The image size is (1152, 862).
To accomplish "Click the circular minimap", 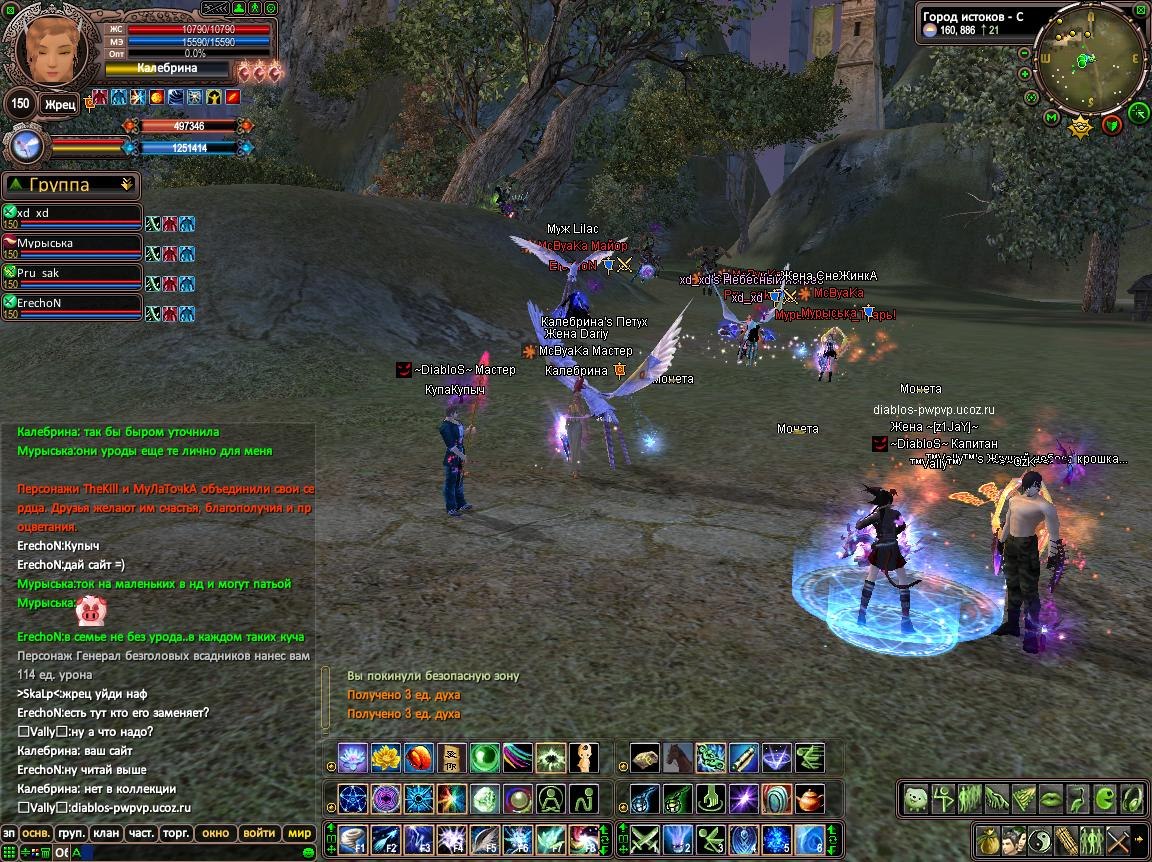I will pyautogui.click(x=1088, y=60).
